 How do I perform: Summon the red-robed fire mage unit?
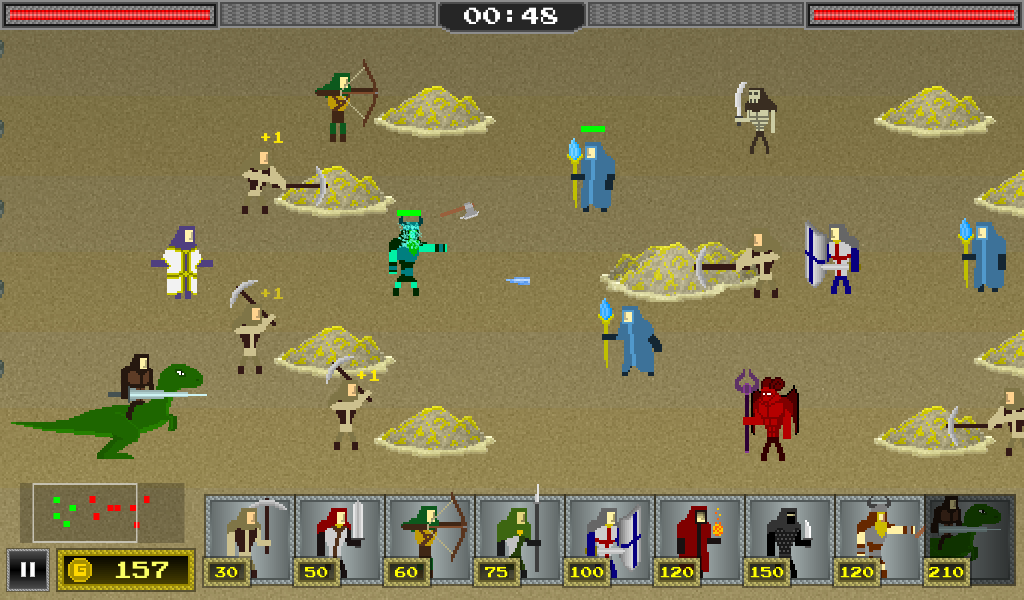(x=699, y=538)
